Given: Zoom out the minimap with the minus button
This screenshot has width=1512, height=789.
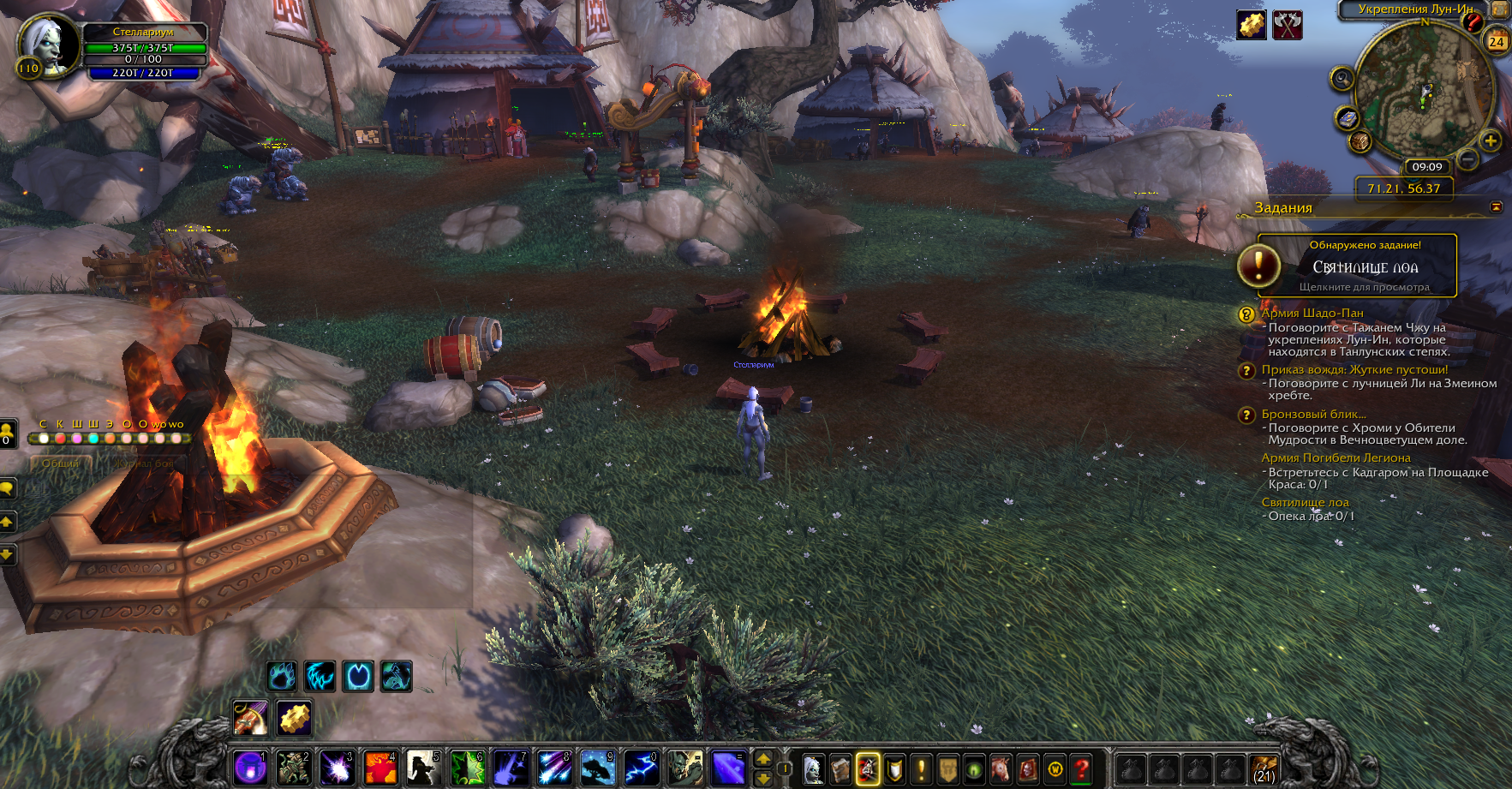Looking at the screenshot, I should tap(1468, 159).
